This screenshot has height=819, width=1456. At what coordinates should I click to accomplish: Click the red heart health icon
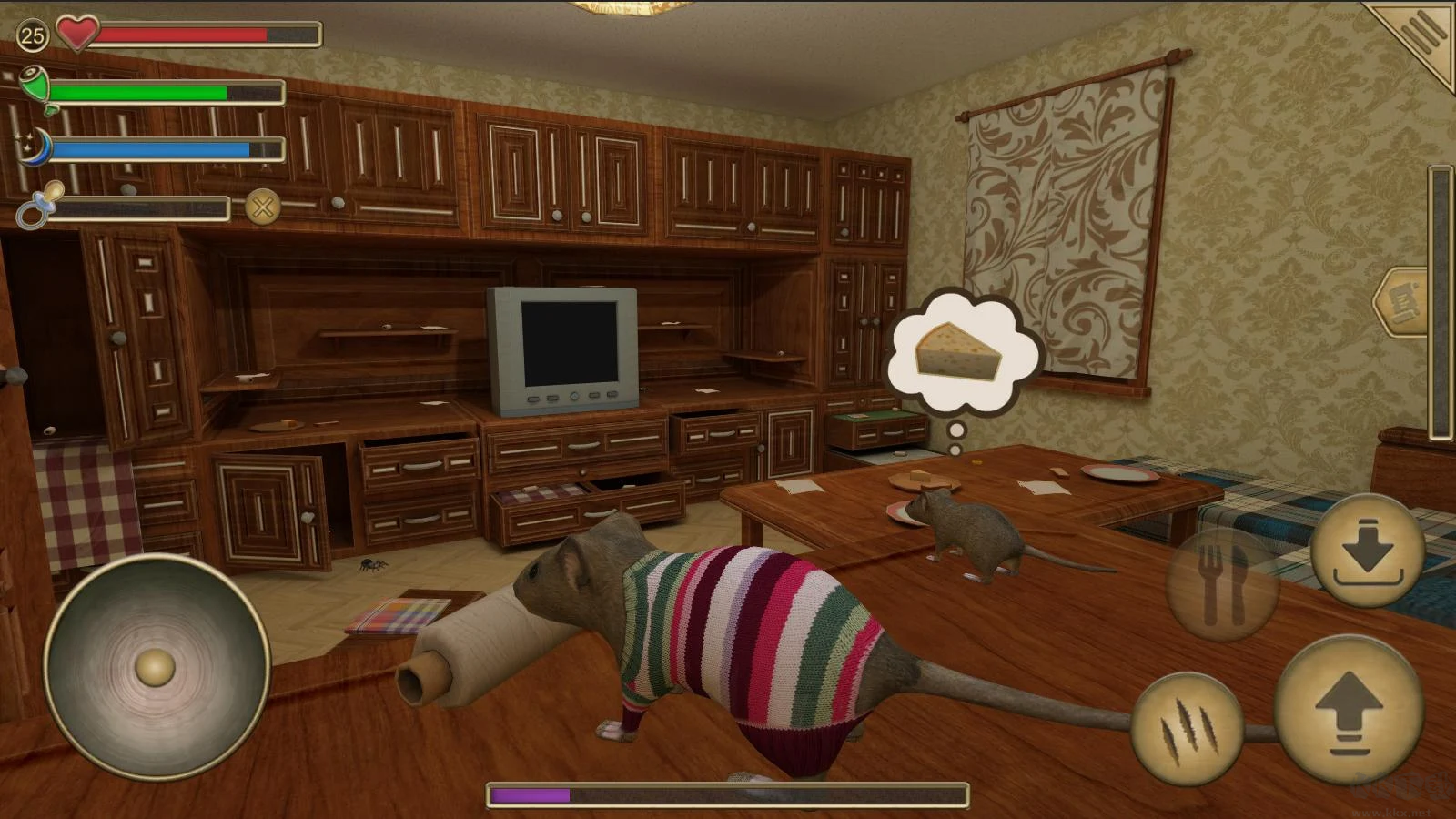[77, 34]
